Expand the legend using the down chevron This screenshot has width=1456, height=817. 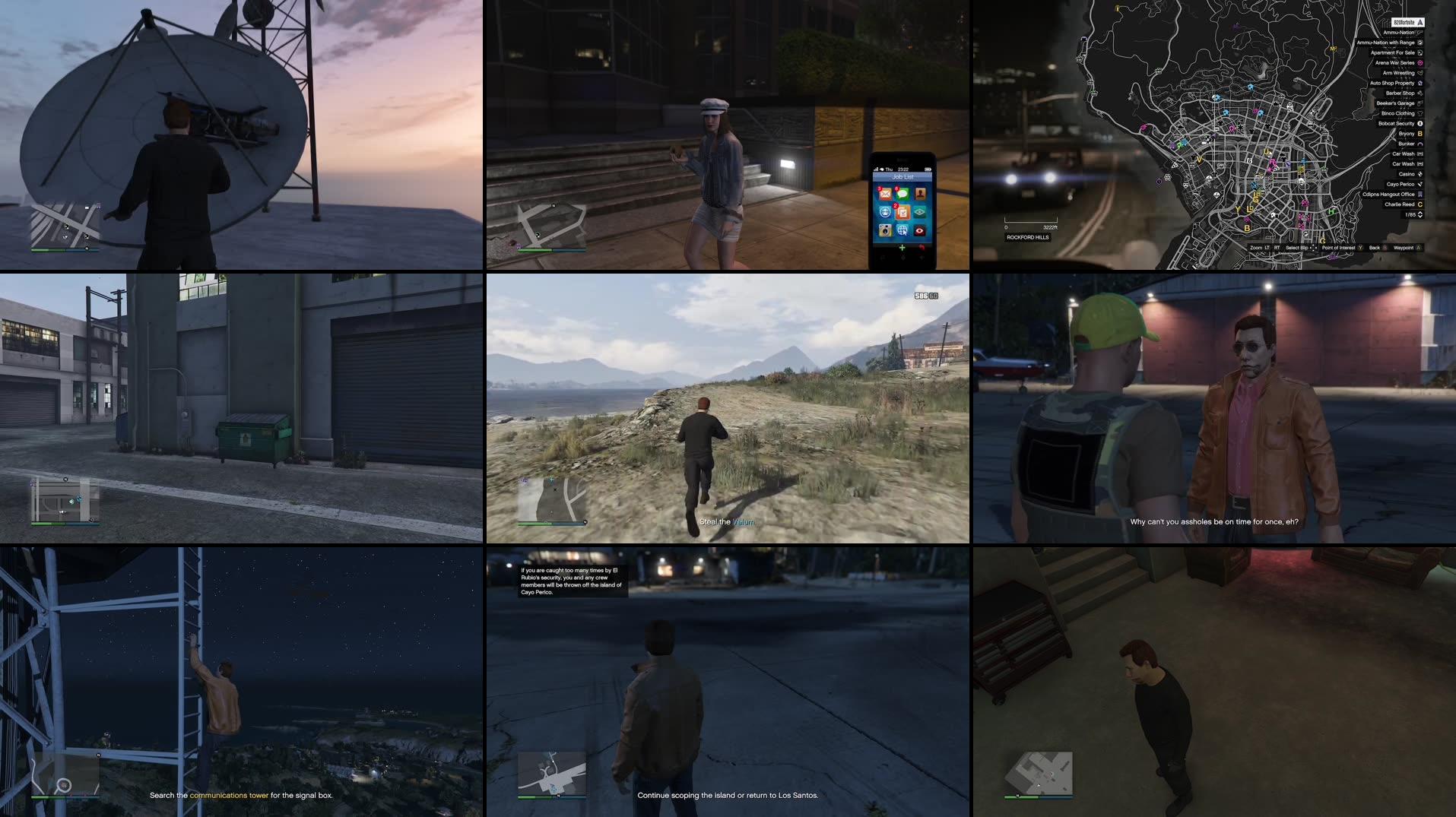pos(1420,217)
